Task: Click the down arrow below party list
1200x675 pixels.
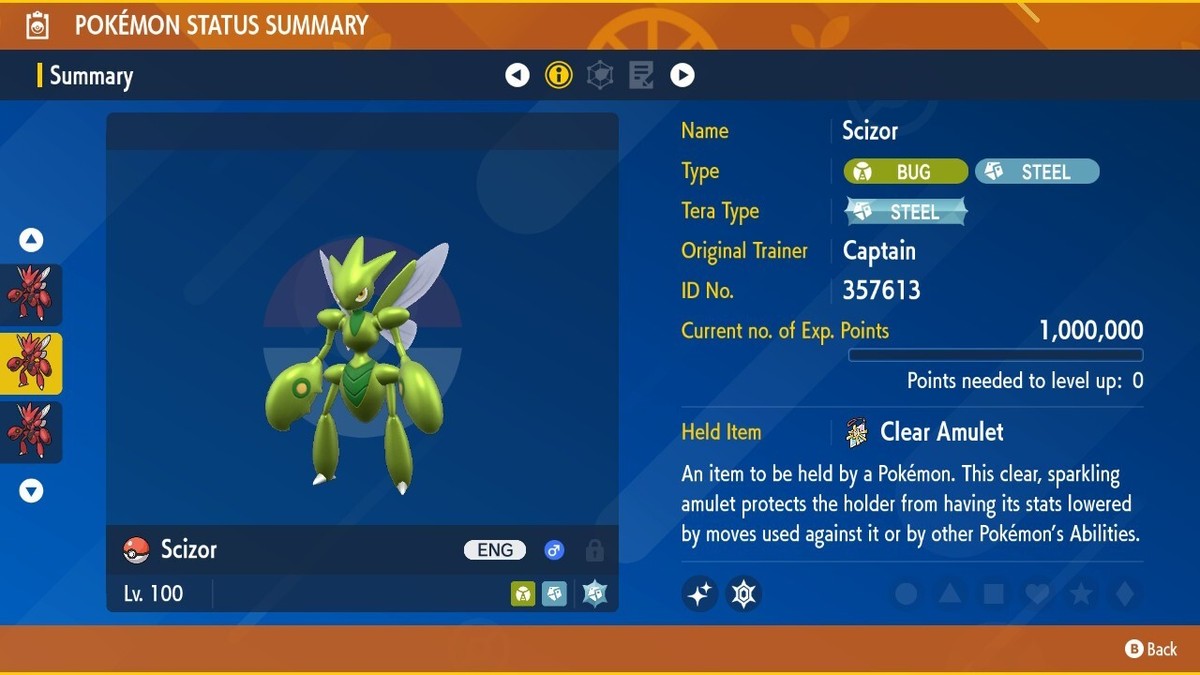Action: tap(31, 490)
